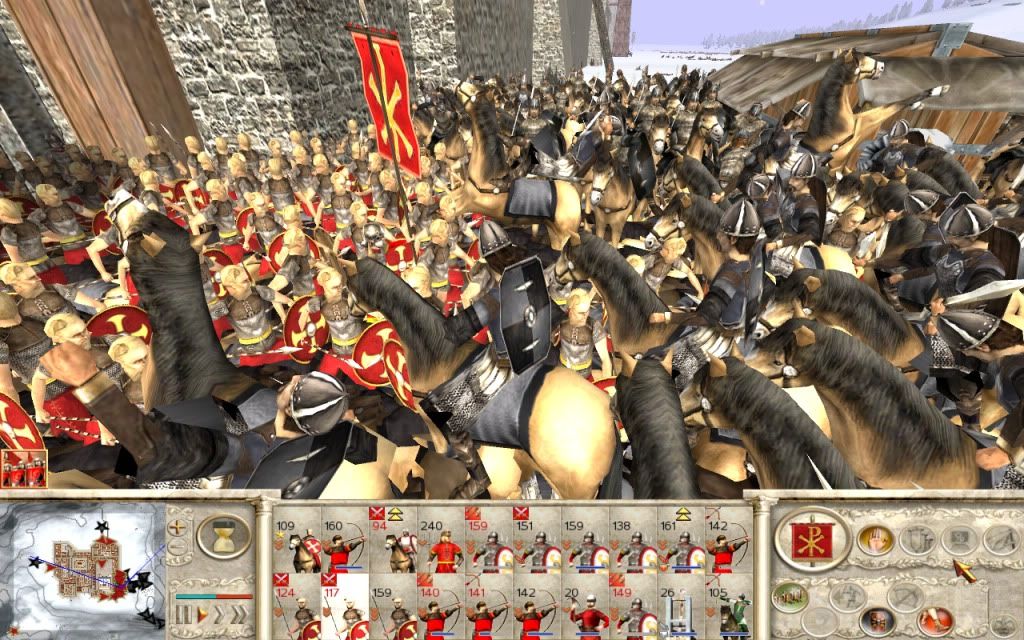This screenshot has width=1024, height=640.
Task: Select the 20-man unit card
Action: coord(585,608)
